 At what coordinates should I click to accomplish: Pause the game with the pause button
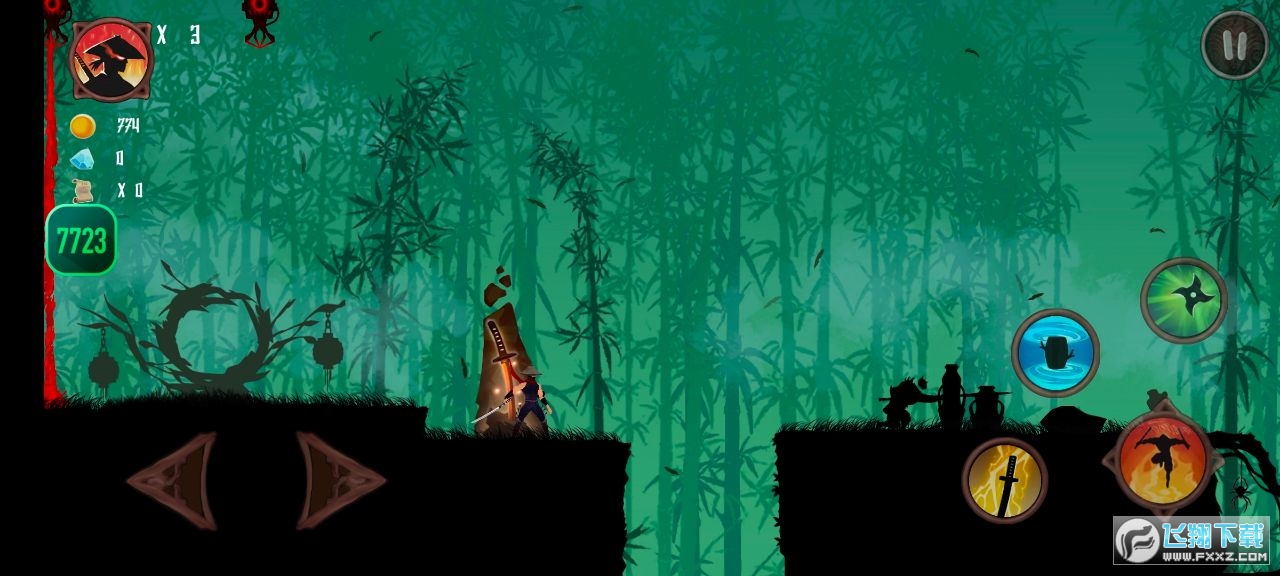[x=1234, y=45]
